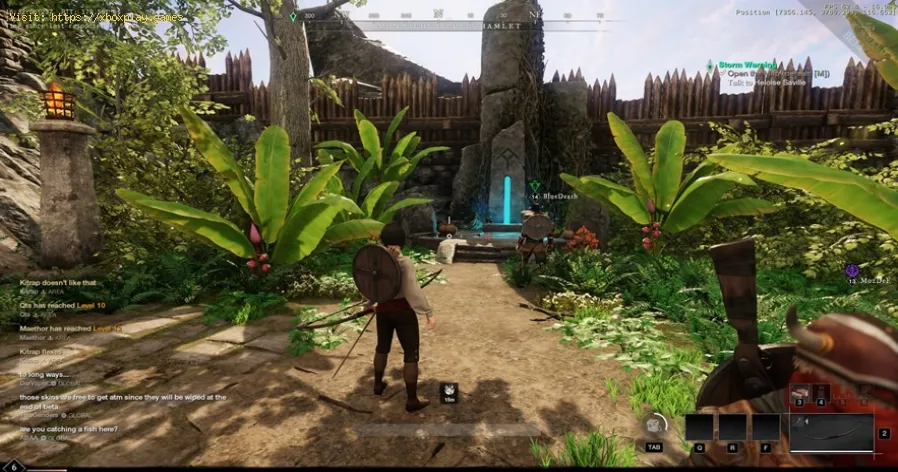Select the Level 10 chat announcement
This screenshot has width=898, height=472.
pos(61,305)
